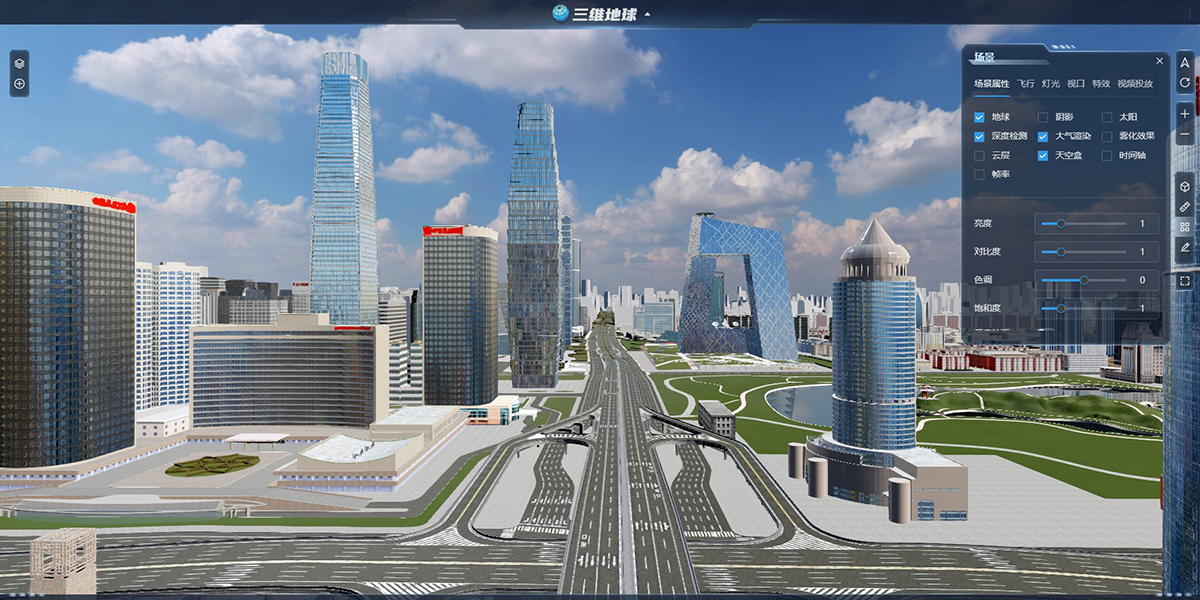Click the zoom-in plus button

click(1185, 114)
